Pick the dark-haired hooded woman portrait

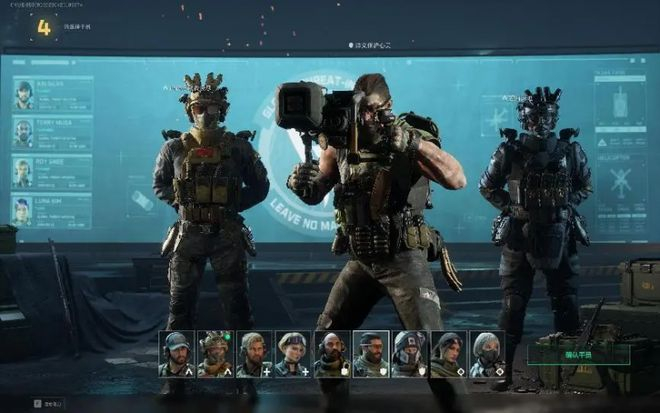[447, 353]
